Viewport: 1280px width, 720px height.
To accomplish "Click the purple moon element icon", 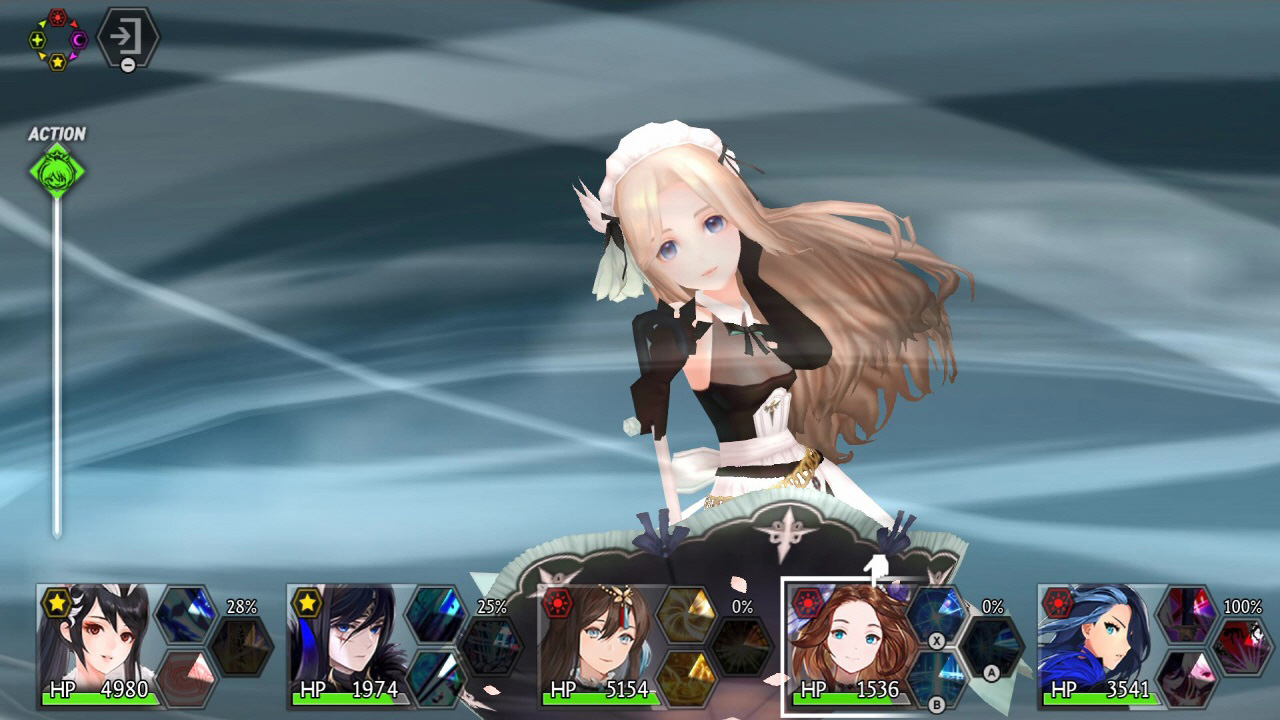I will (x=78, y=40).
